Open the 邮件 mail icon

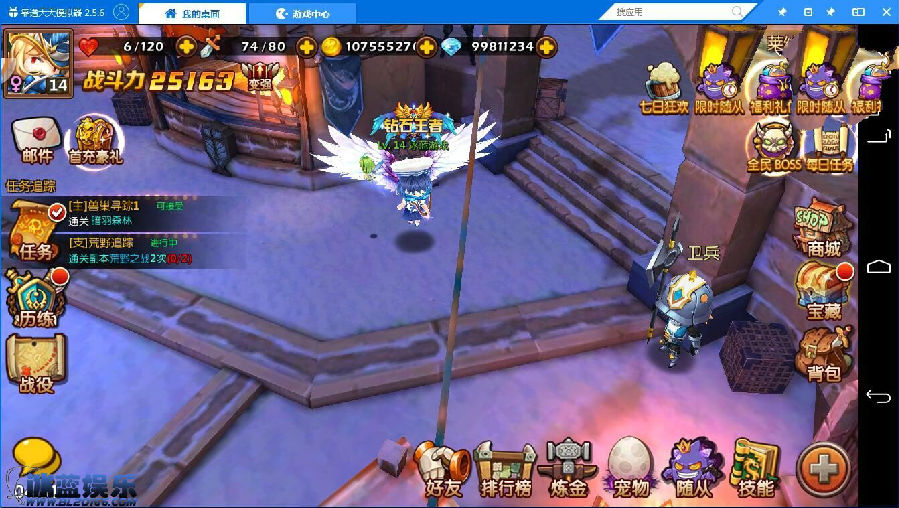pyautogui.click(x=36, y=138)
